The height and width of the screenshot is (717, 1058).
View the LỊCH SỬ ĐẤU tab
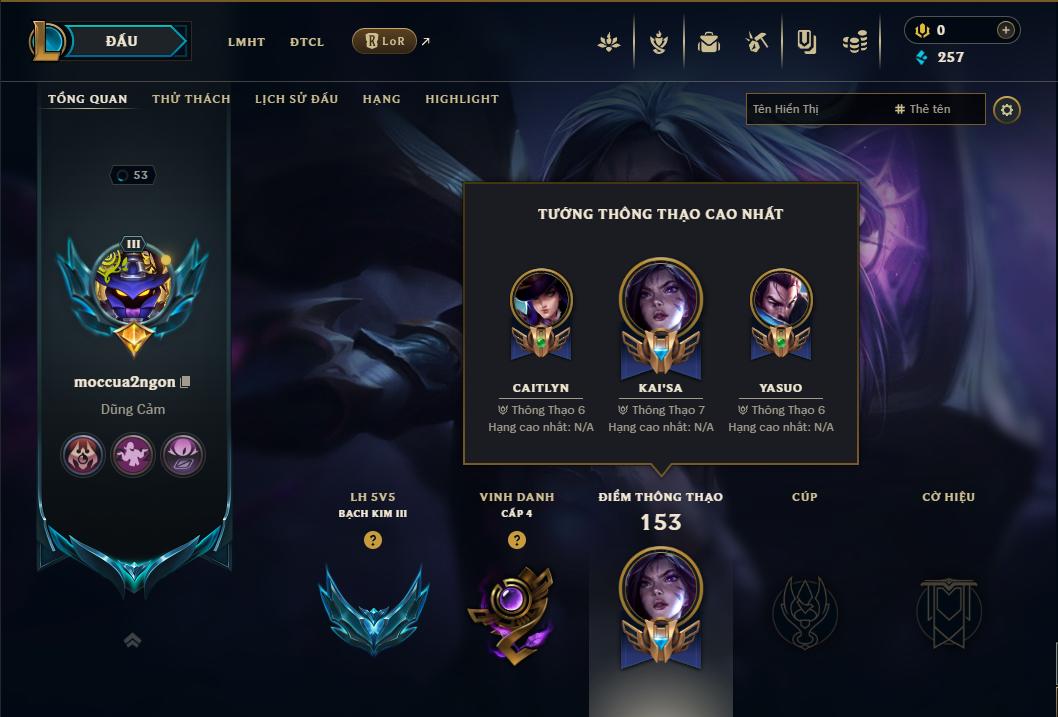296,99
